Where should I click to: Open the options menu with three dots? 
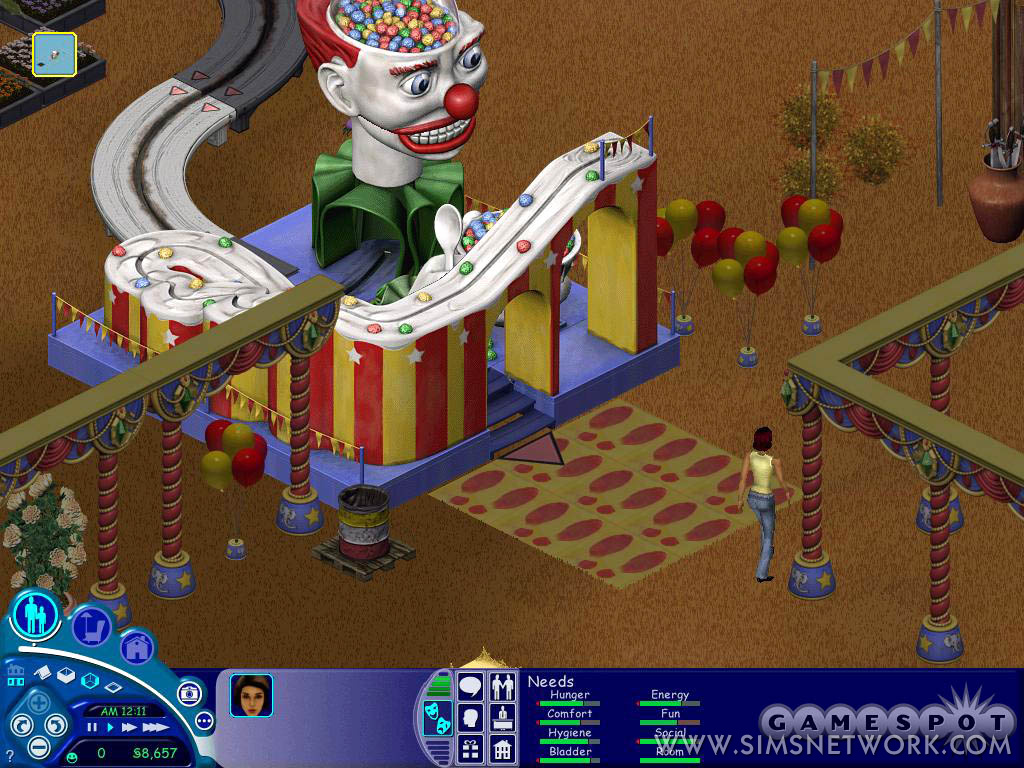coord(205,720)
